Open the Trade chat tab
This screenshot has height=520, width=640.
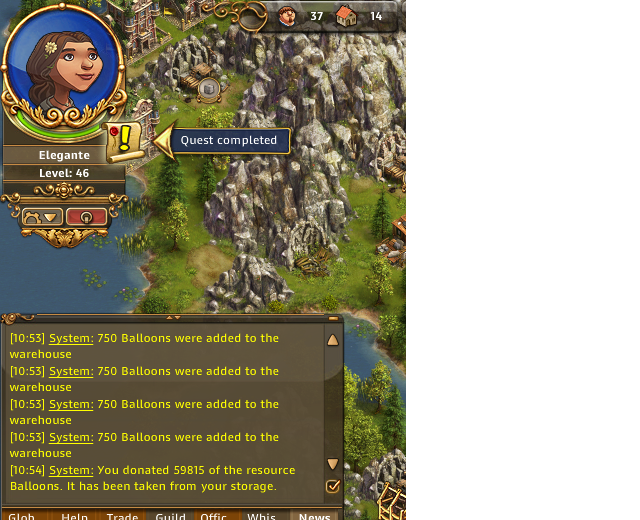(123, 516)
